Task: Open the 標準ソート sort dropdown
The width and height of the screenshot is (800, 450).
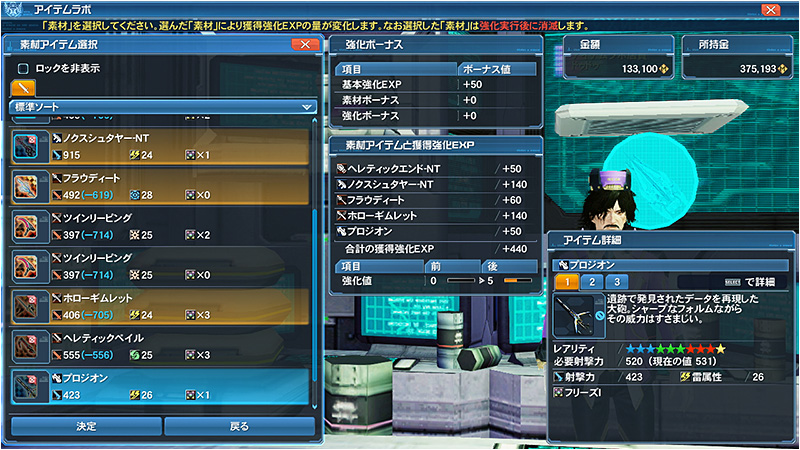Action: pos(163,106)
